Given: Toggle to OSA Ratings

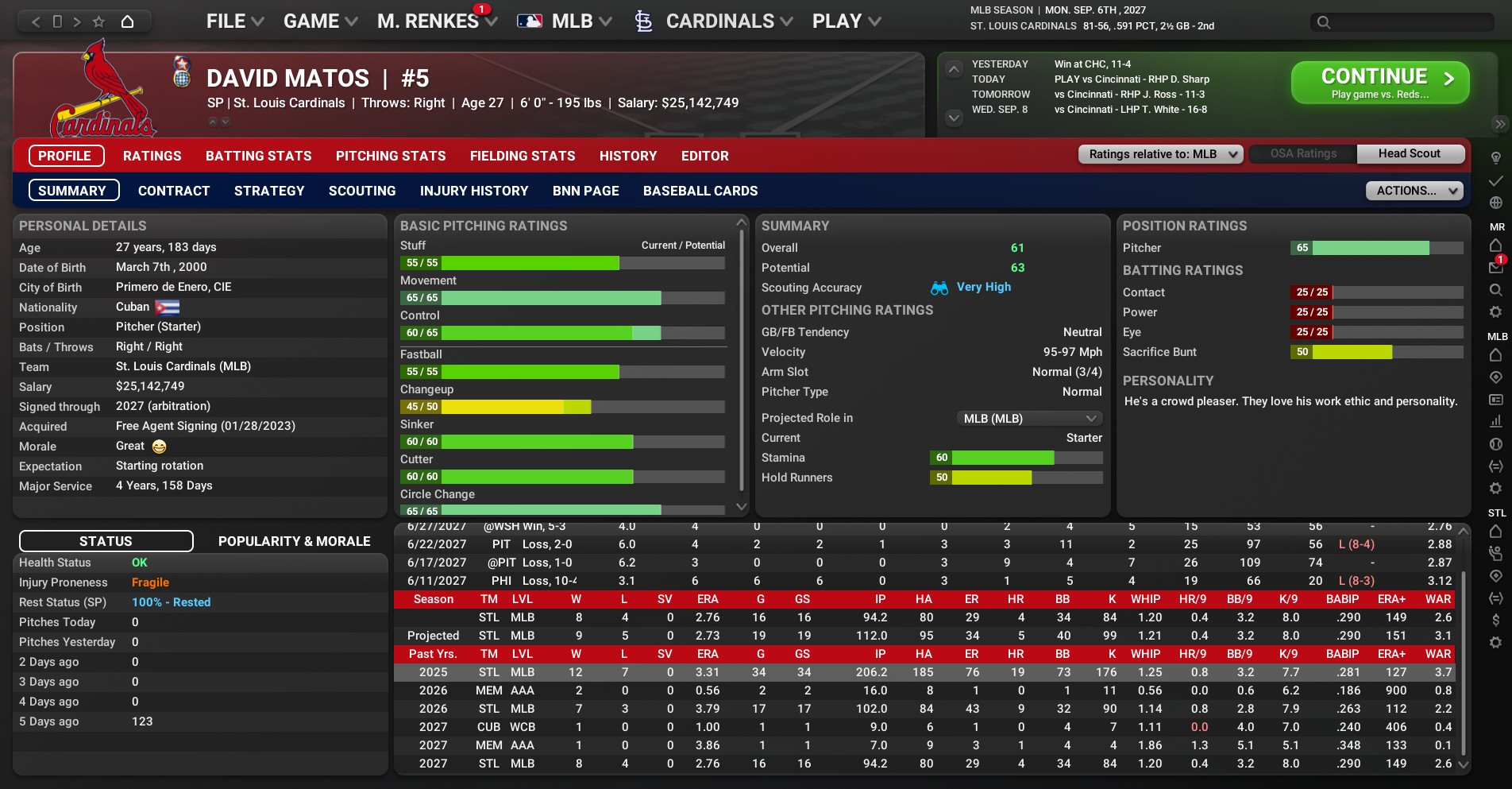Looking at the screenshot, I should click(x=1303, y=153).
